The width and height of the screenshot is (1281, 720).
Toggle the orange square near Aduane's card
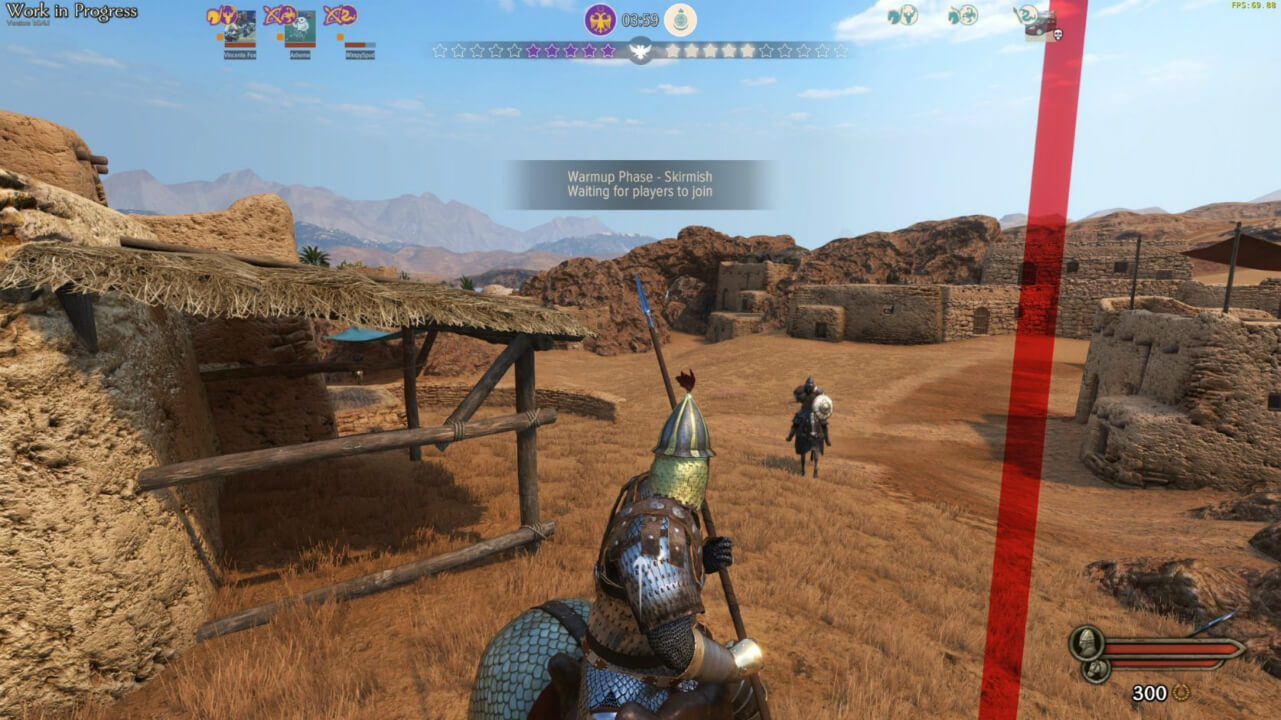279,36
